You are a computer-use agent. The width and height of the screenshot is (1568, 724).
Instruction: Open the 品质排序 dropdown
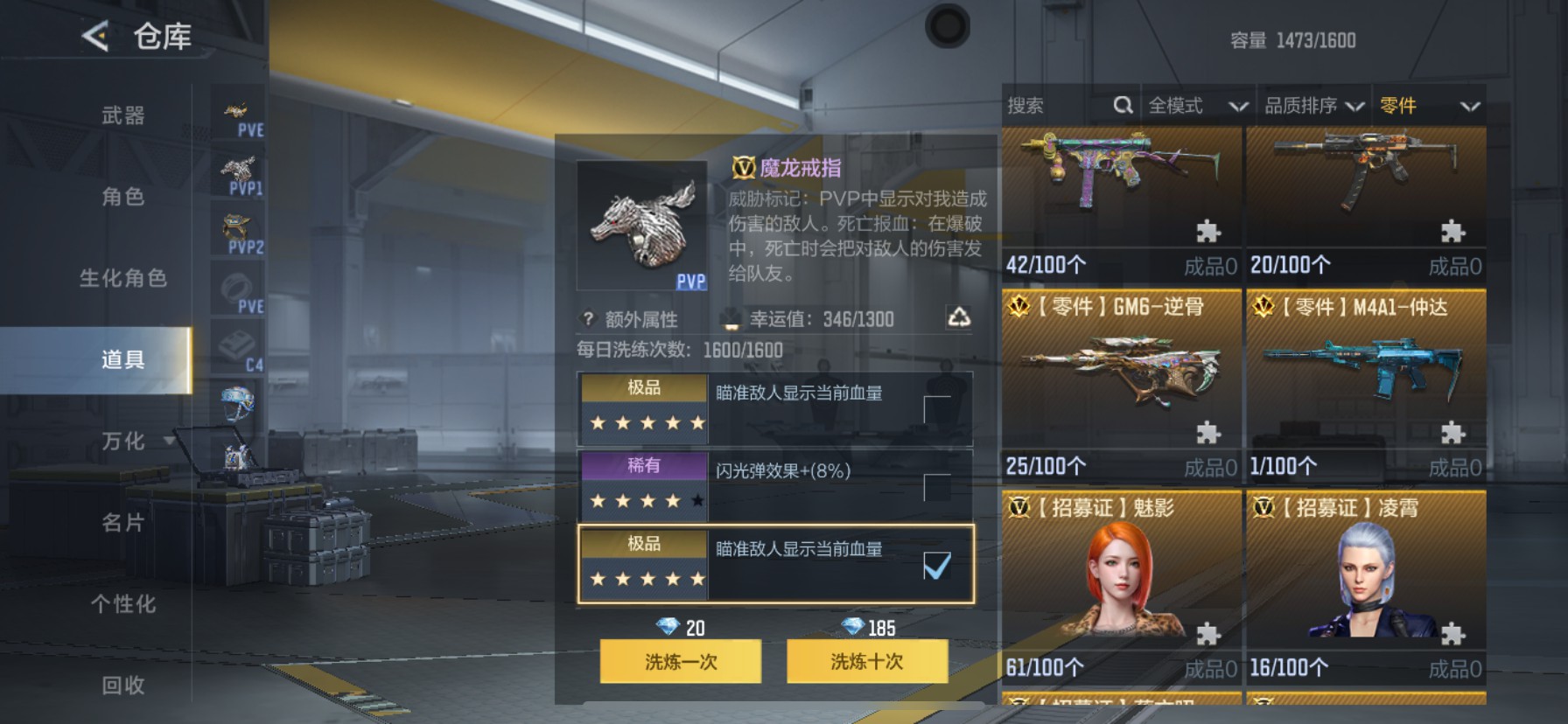pos(1317,105)
